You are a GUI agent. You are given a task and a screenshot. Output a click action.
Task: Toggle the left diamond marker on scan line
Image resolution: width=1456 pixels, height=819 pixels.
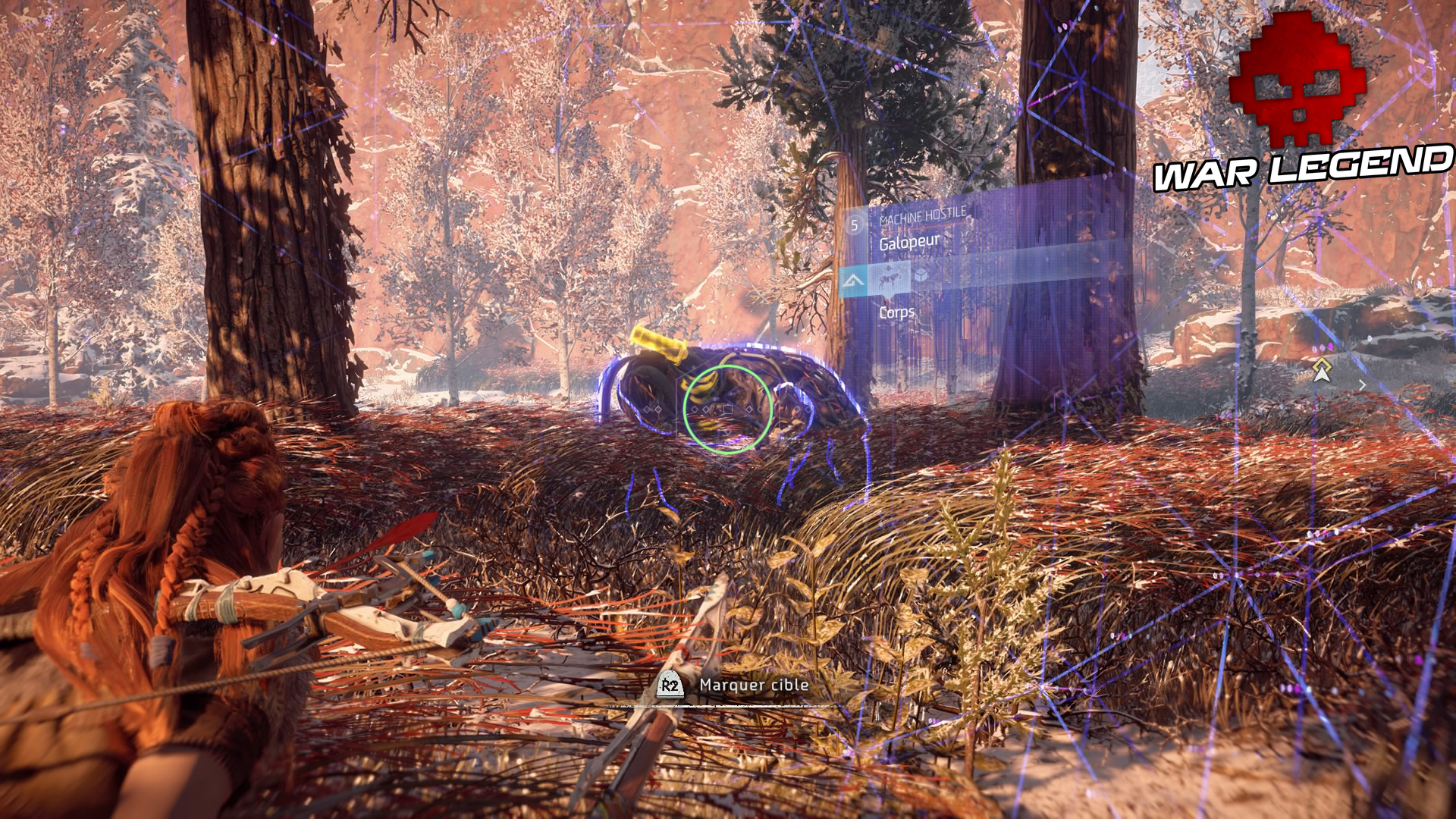(x=648, y=409)
